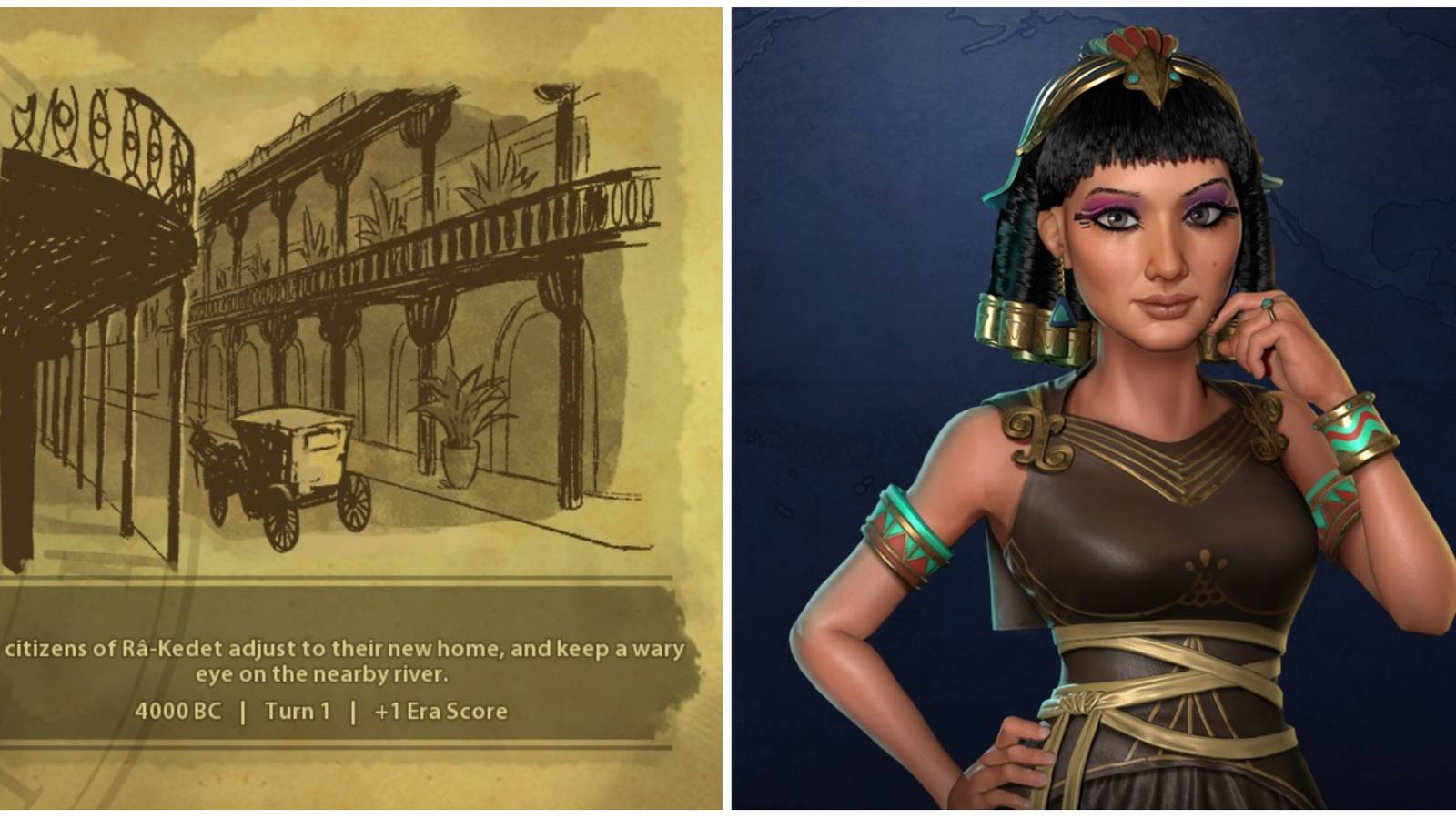
Task: Switch to the Cleopatra leader portrait panel
Action: tap(1092, 409)
